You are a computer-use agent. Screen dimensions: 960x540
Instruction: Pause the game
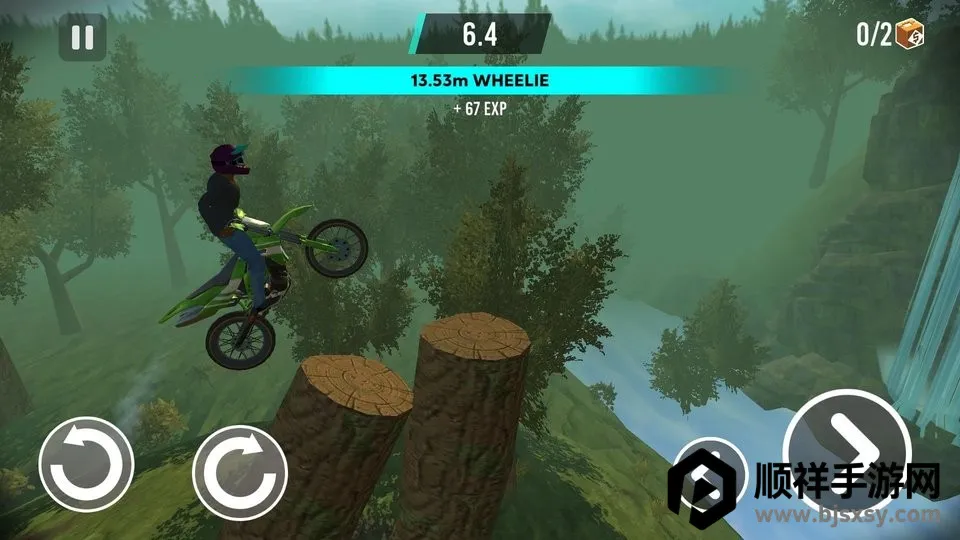(82, 38)
